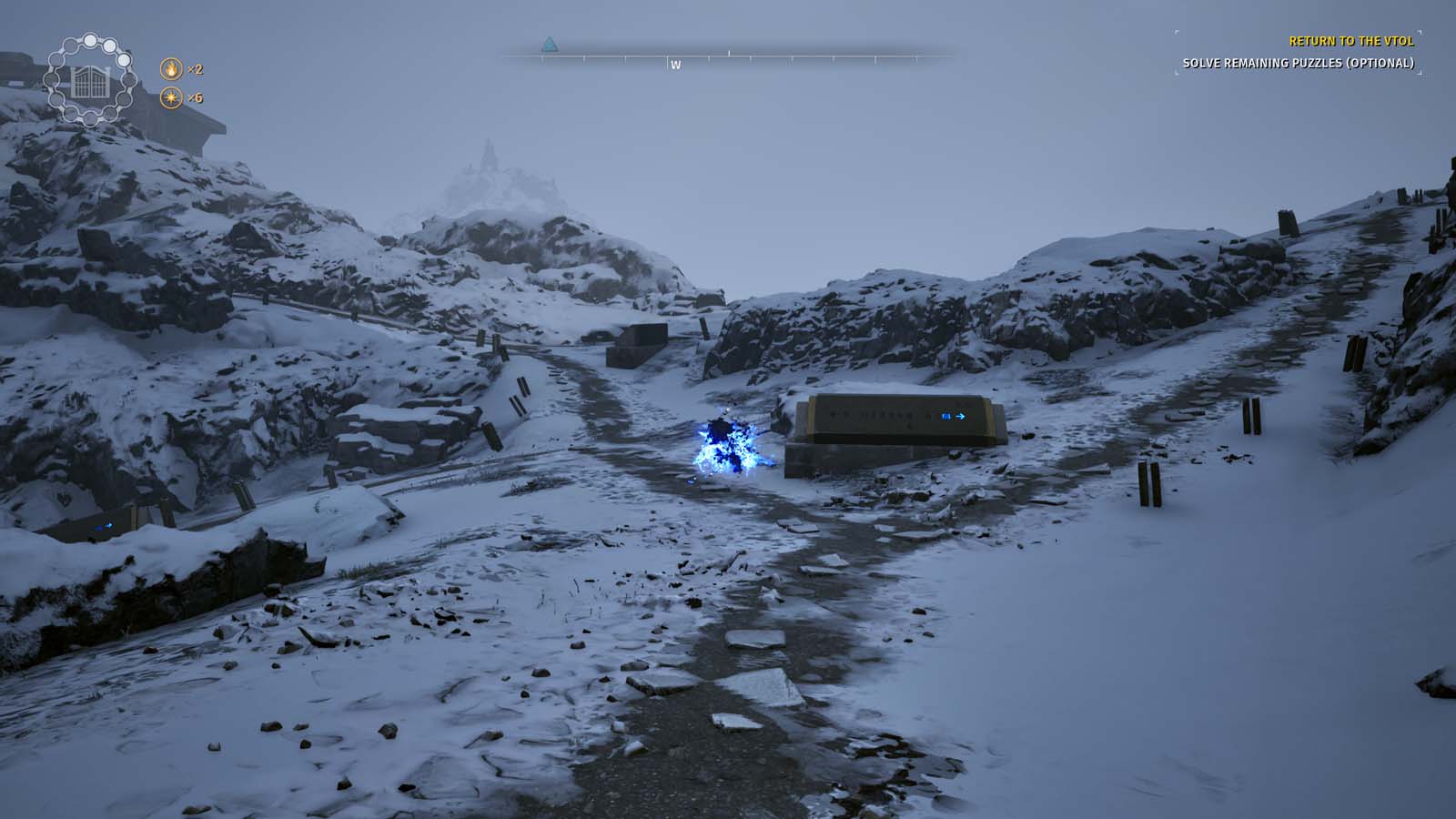Image resolution: width=1456 pixels, height=819 pixels.
Task: Click the highlighted bright node on the circular dial
Action: coord(90,41)
